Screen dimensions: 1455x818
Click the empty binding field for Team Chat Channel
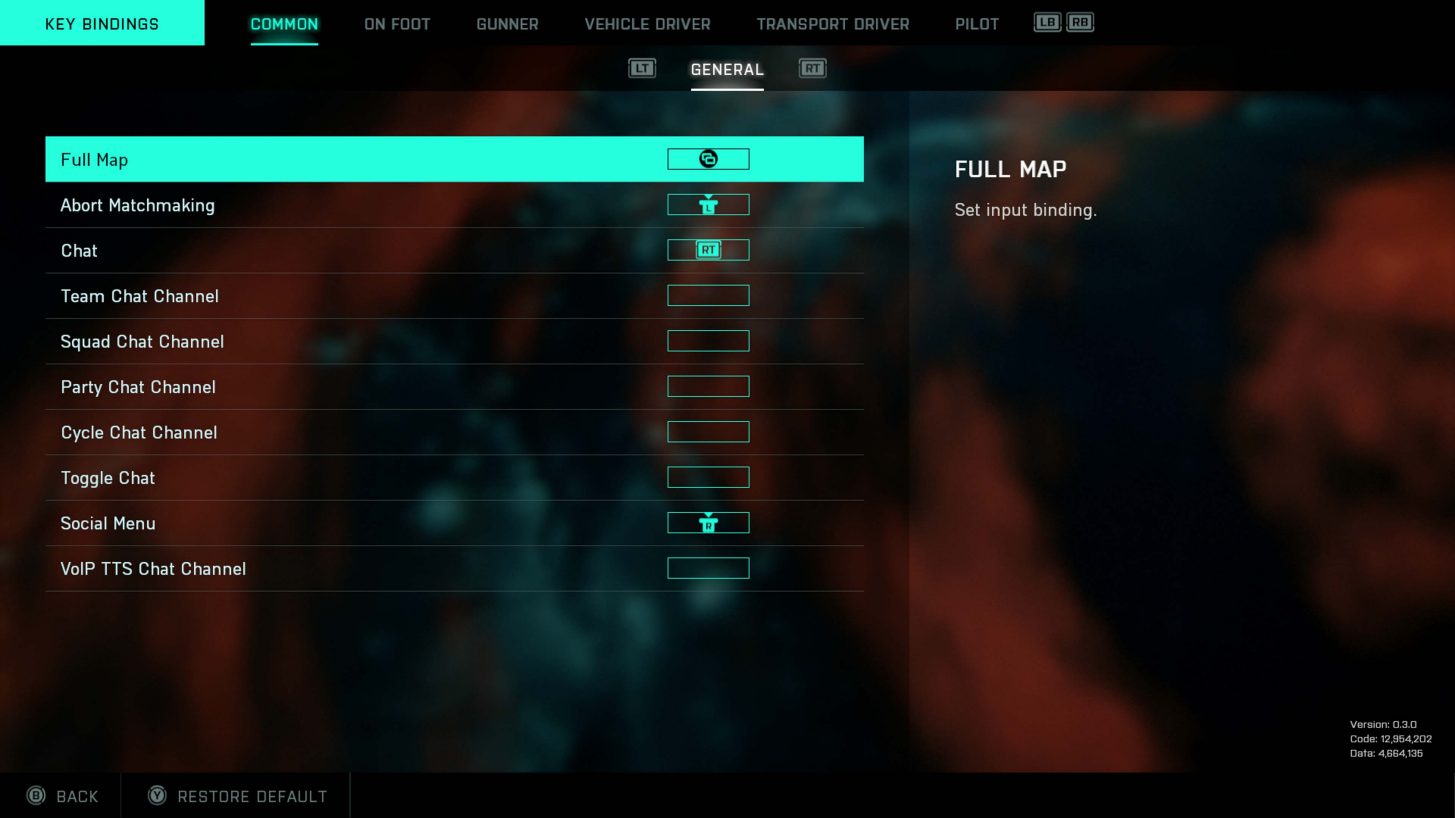tap(708, 295)
